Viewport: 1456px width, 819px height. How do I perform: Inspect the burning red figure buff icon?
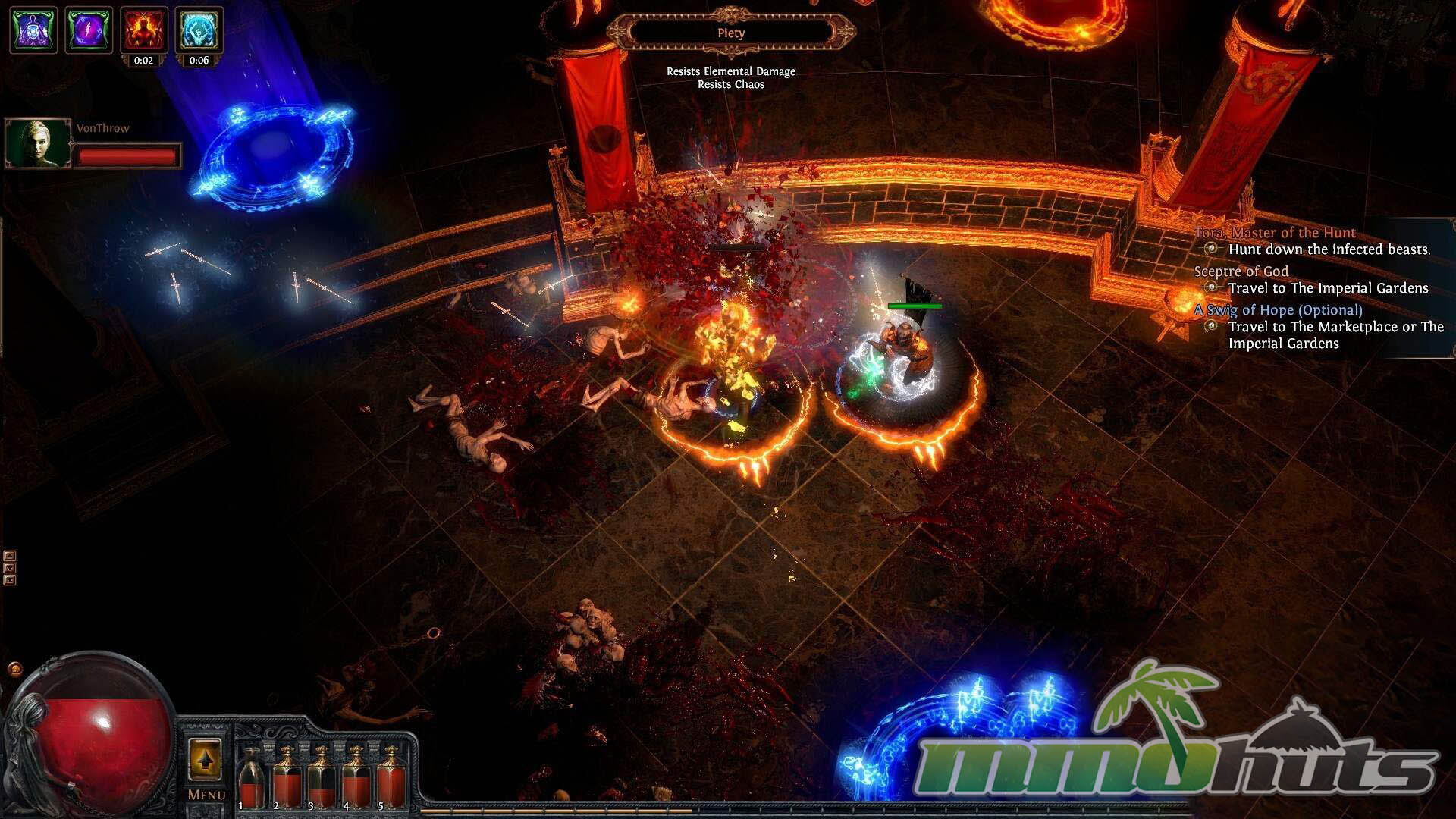pos(144,30)
